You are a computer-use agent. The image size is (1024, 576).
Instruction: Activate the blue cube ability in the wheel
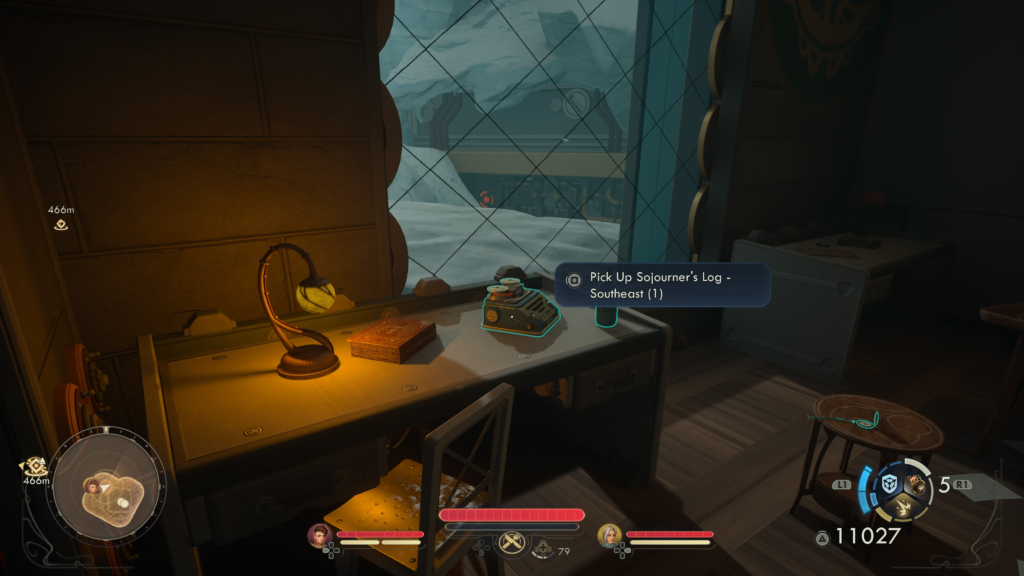[x=889, y=484]
